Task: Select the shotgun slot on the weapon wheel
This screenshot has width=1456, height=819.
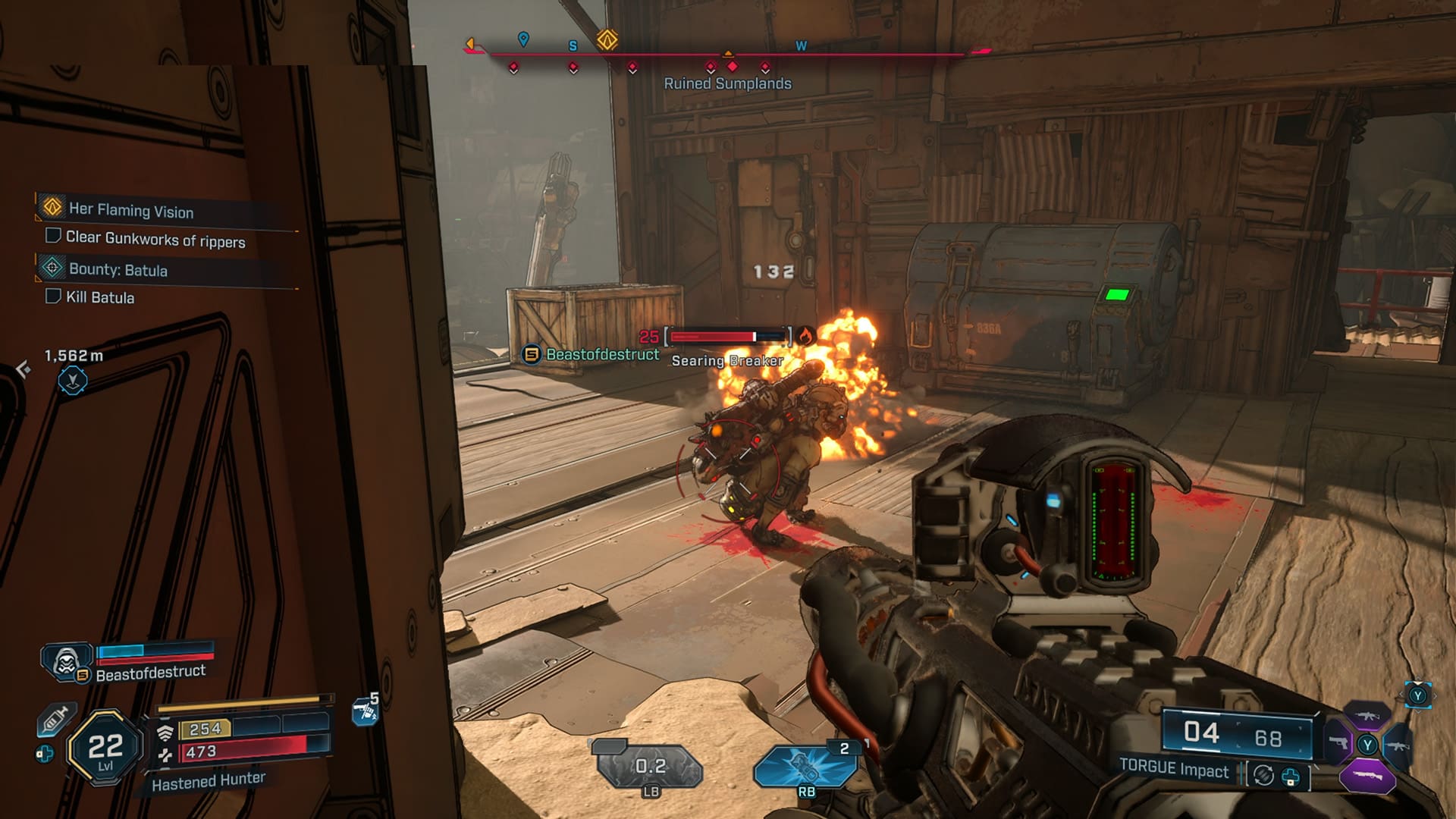Action: pyautogui.click(x=1368, y=775)
